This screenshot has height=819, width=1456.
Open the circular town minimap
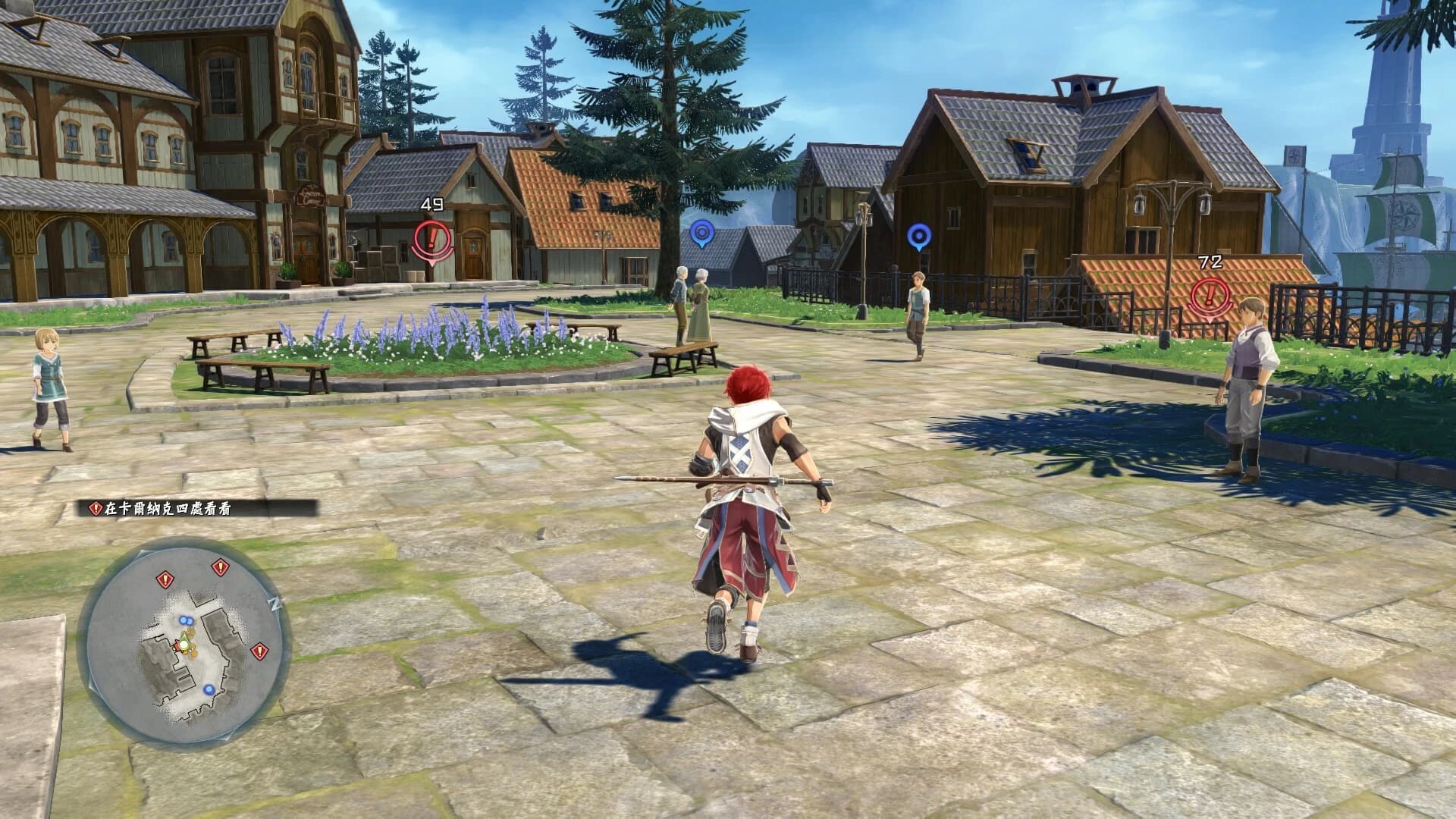click(184, 643)
